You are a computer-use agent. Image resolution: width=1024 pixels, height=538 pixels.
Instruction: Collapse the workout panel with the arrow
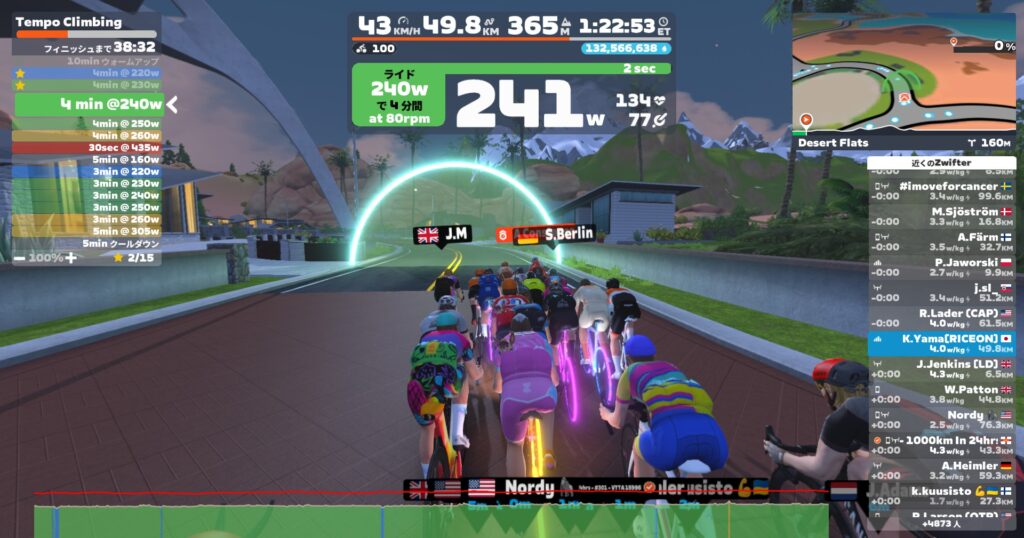pyautogui.click(x=172, y=104)
